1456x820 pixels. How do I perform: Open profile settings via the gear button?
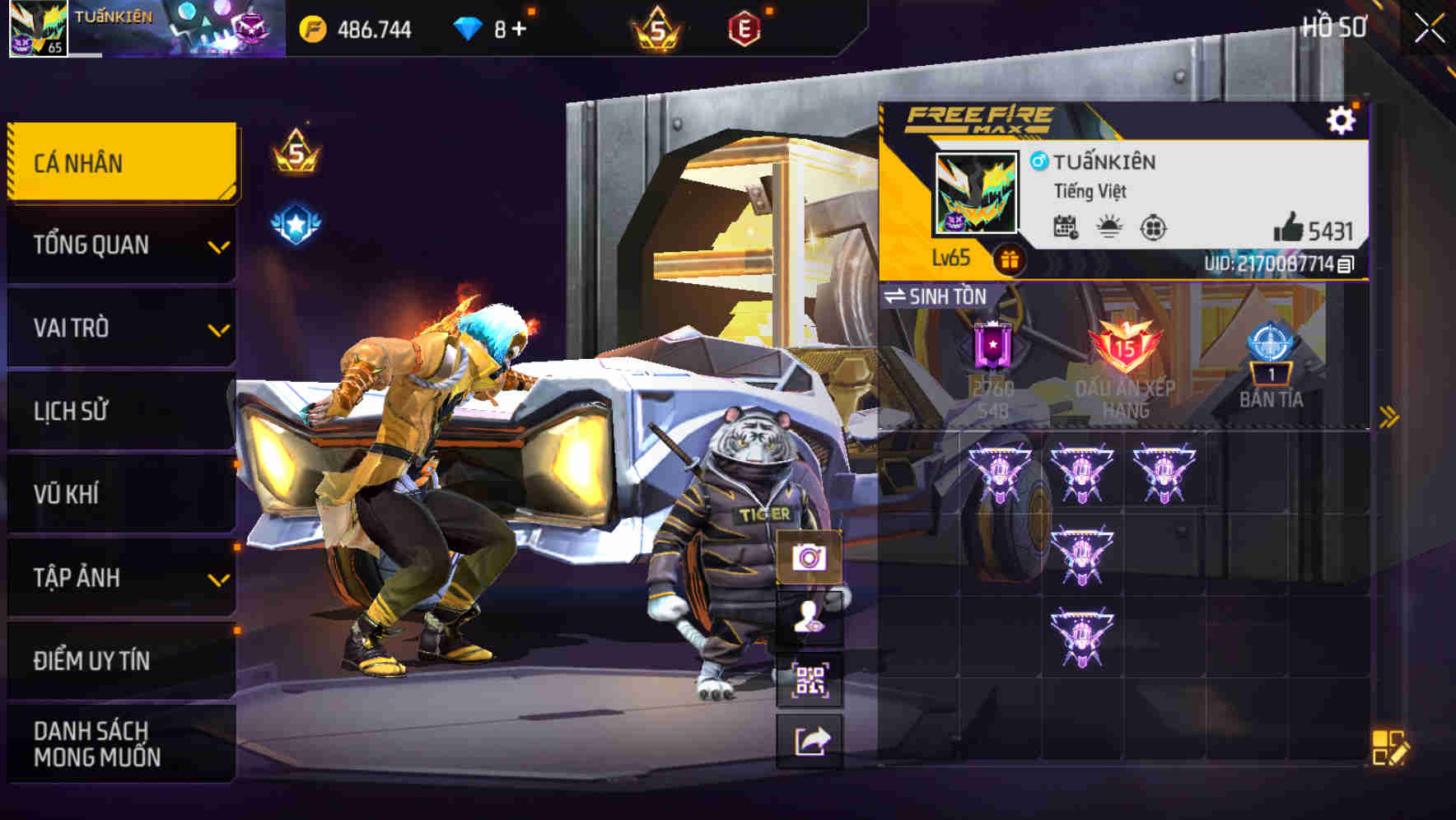pyautogui.click(x=1342, y=121)
